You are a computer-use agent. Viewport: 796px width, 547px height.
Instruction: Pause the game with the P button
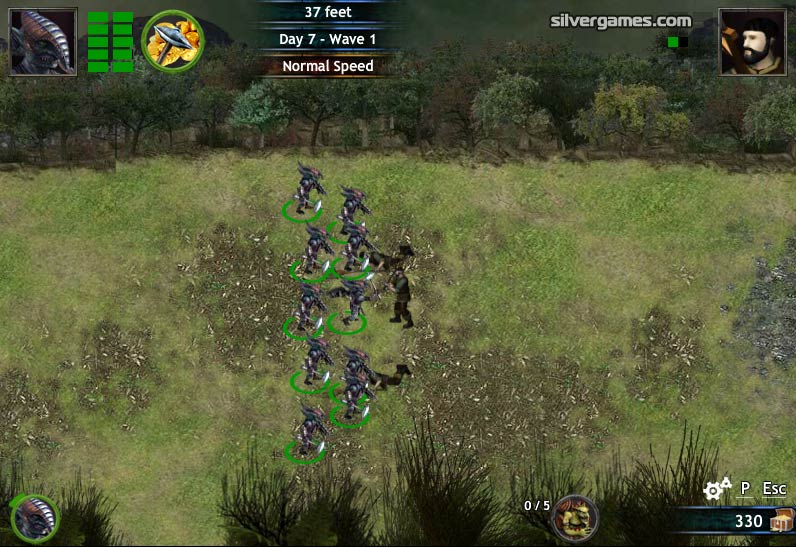pyautogui.click(x=745, y=489)
